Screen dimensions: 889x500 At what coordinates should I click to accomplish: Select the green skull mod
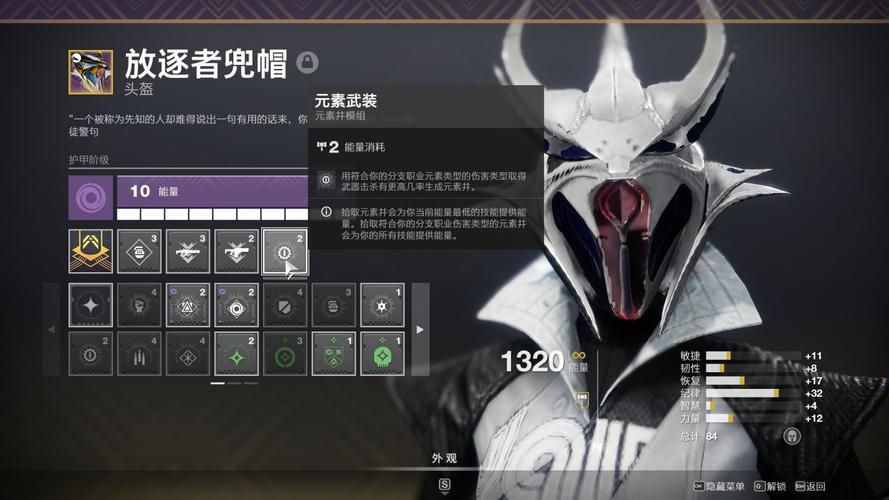click(x=382, y=353)
